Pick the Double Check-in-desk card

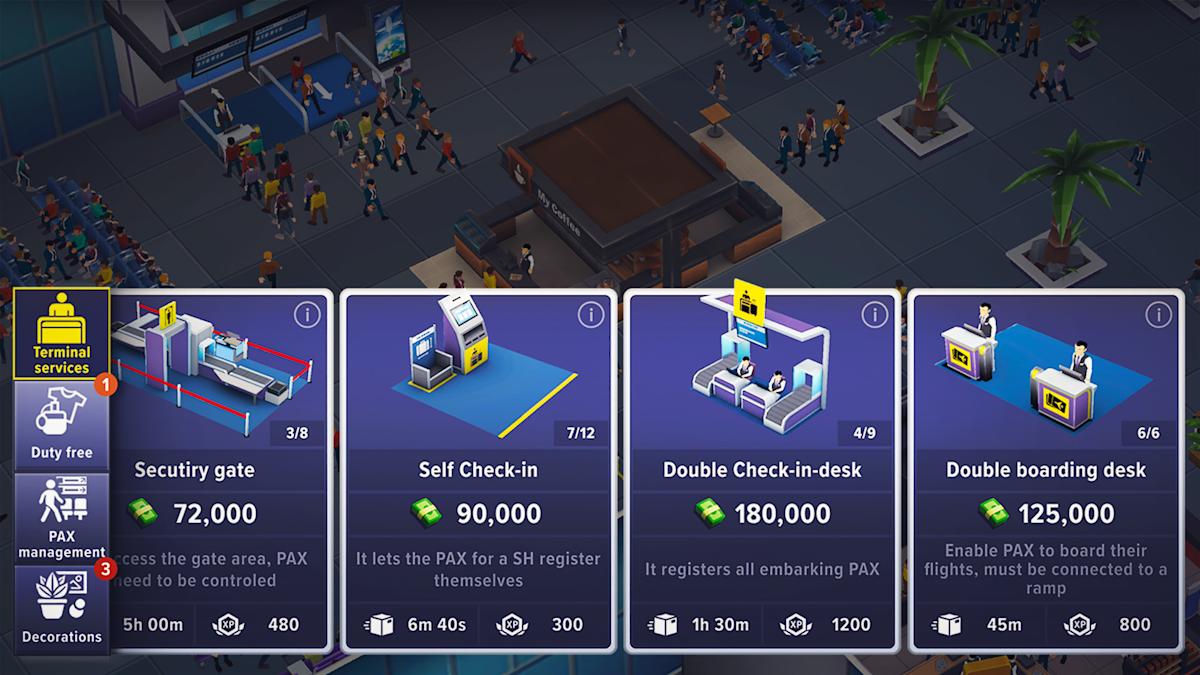coord(761,470)
